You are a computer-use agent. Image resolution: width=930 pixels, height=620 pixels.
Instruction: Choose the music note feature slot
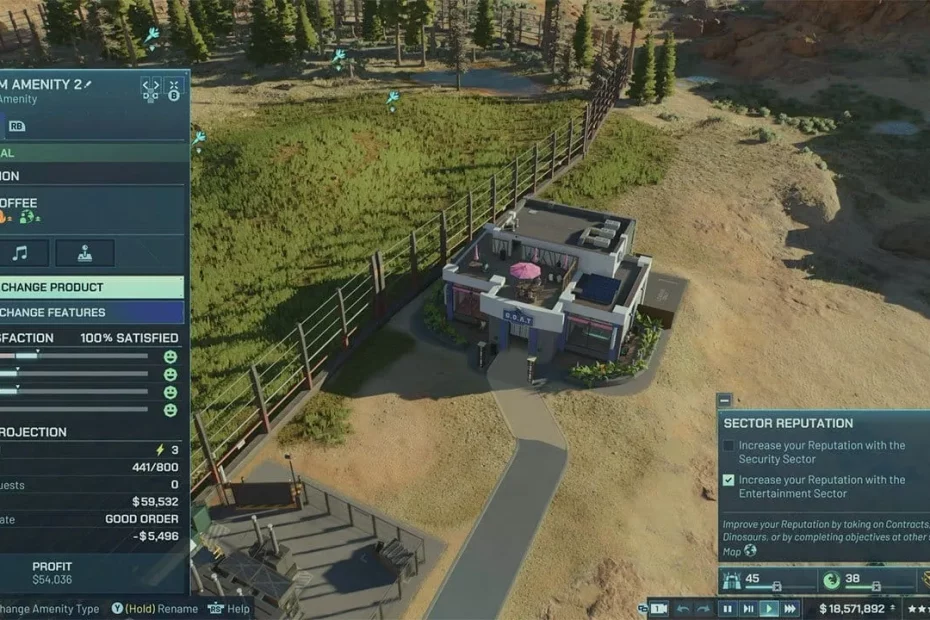(x=20, y=252)
